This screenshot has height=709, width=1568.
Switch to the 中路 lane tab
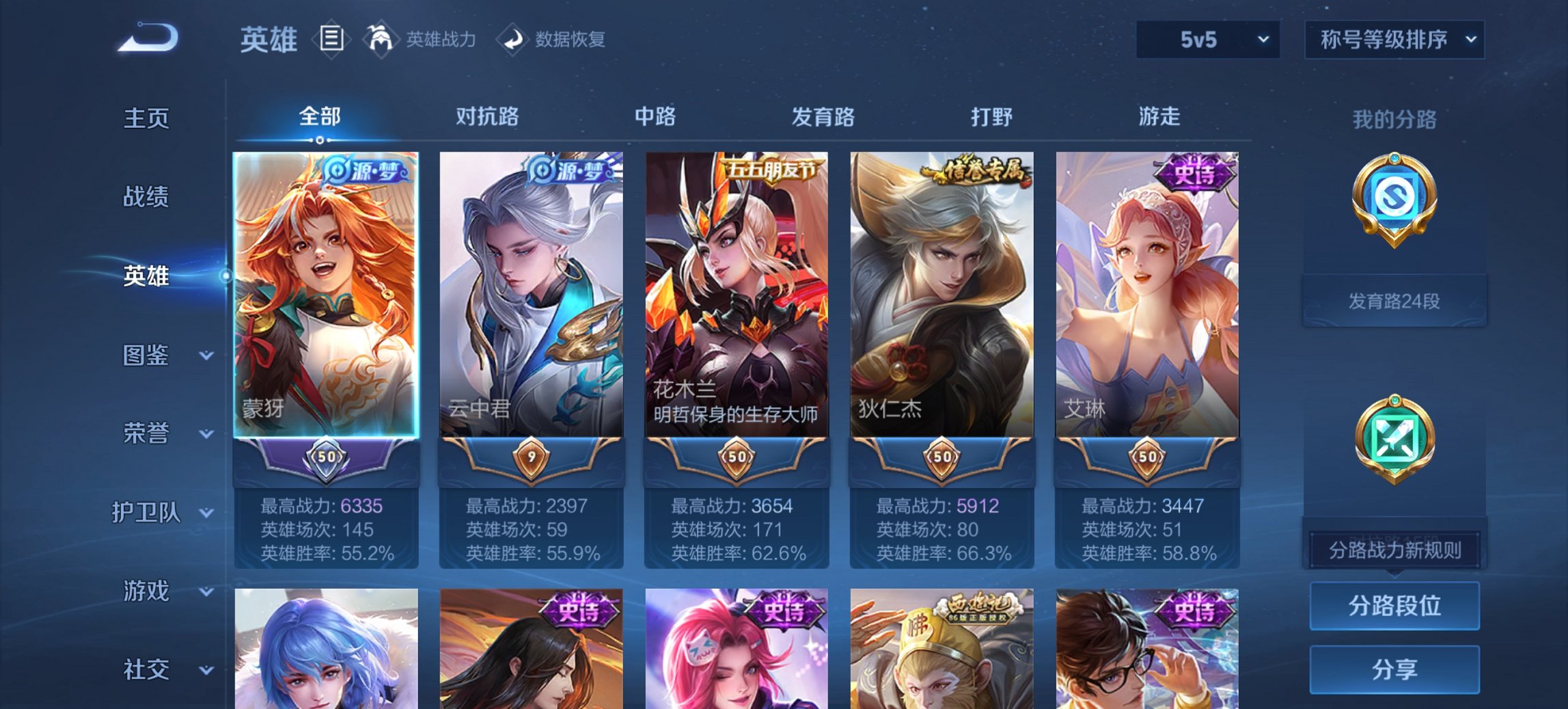pyautogui.click(x=655, y=117)
